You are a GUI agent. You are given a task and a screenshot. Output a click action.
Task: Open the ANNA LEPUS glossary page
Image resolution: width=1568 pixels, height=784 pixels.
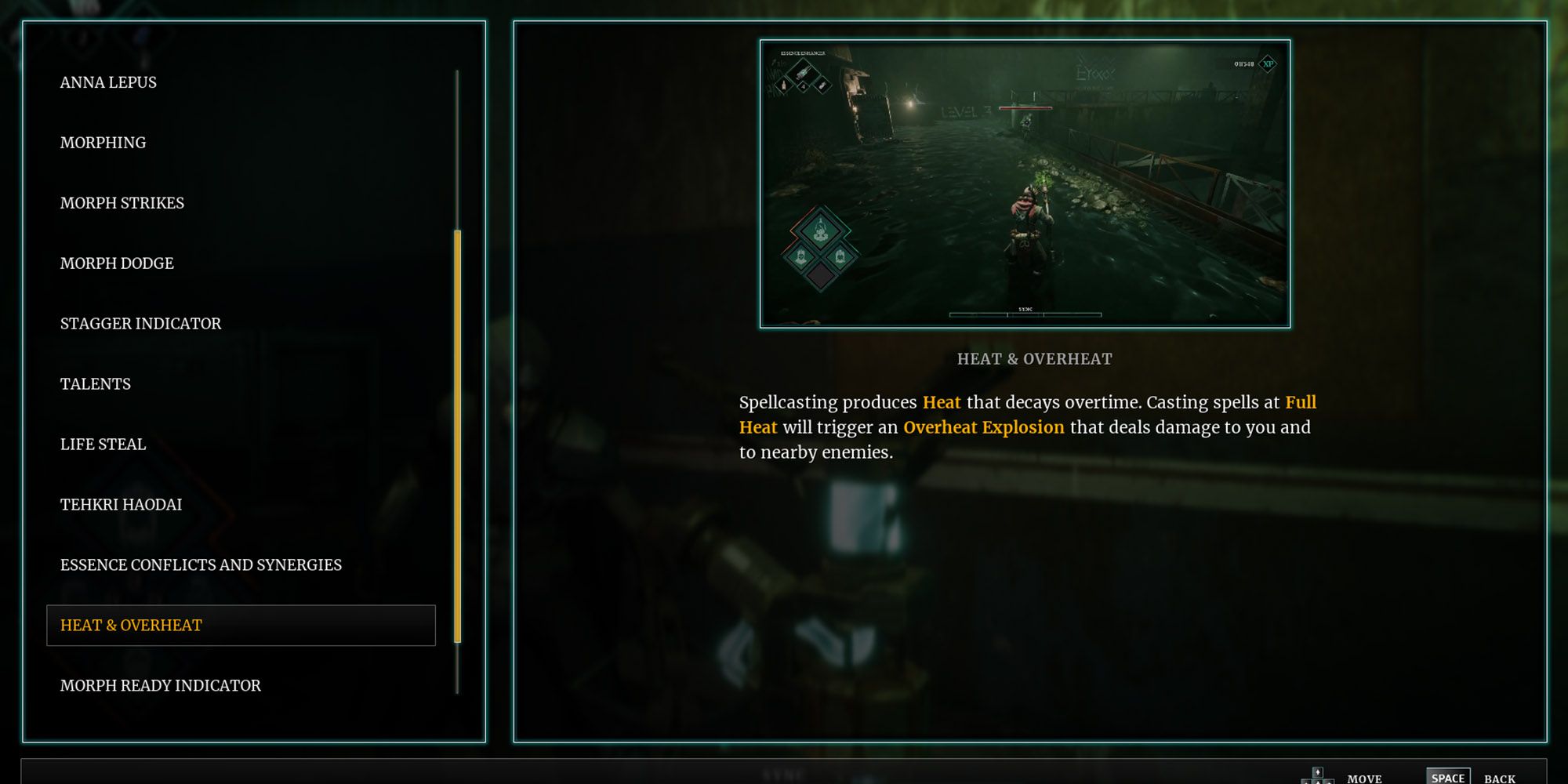tap(108, 82)
